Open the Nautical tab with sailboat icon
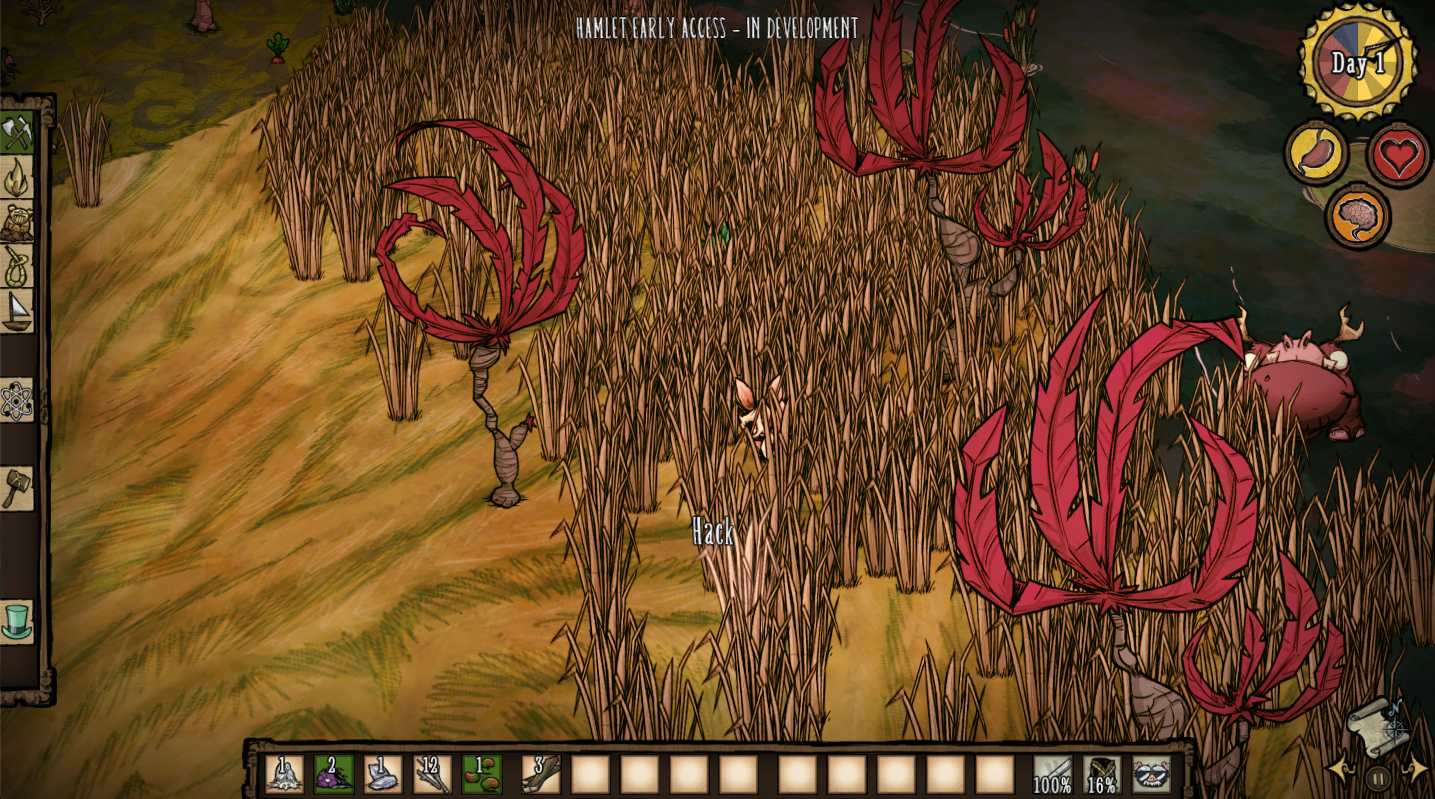This screenshot has width=1435, height=799. point(17,311)
